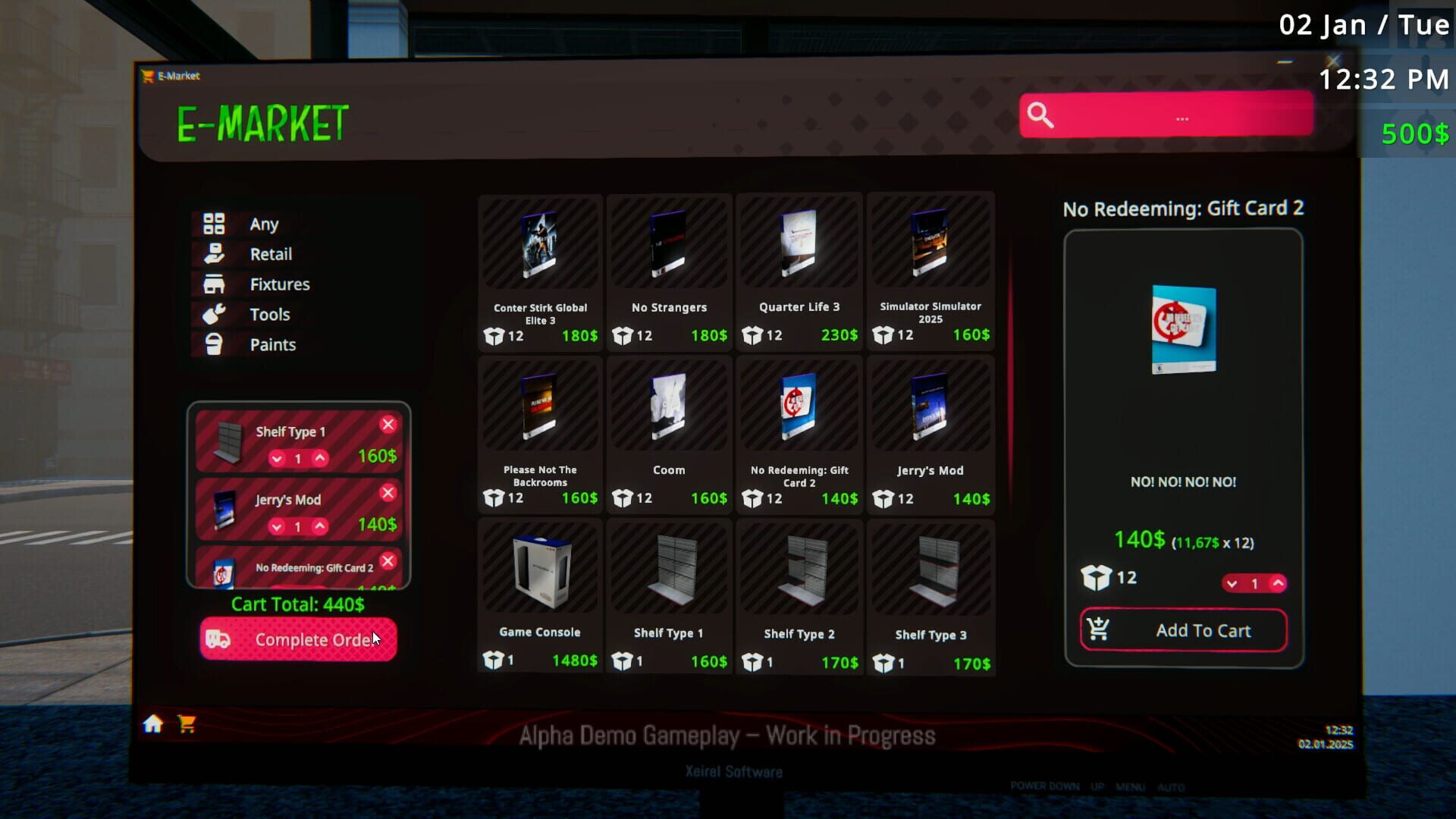The height and width of the screenshot is (819, 1456).
Task: Remove Shelf Type 1 from the cart
Action: [x=389, y=424]
